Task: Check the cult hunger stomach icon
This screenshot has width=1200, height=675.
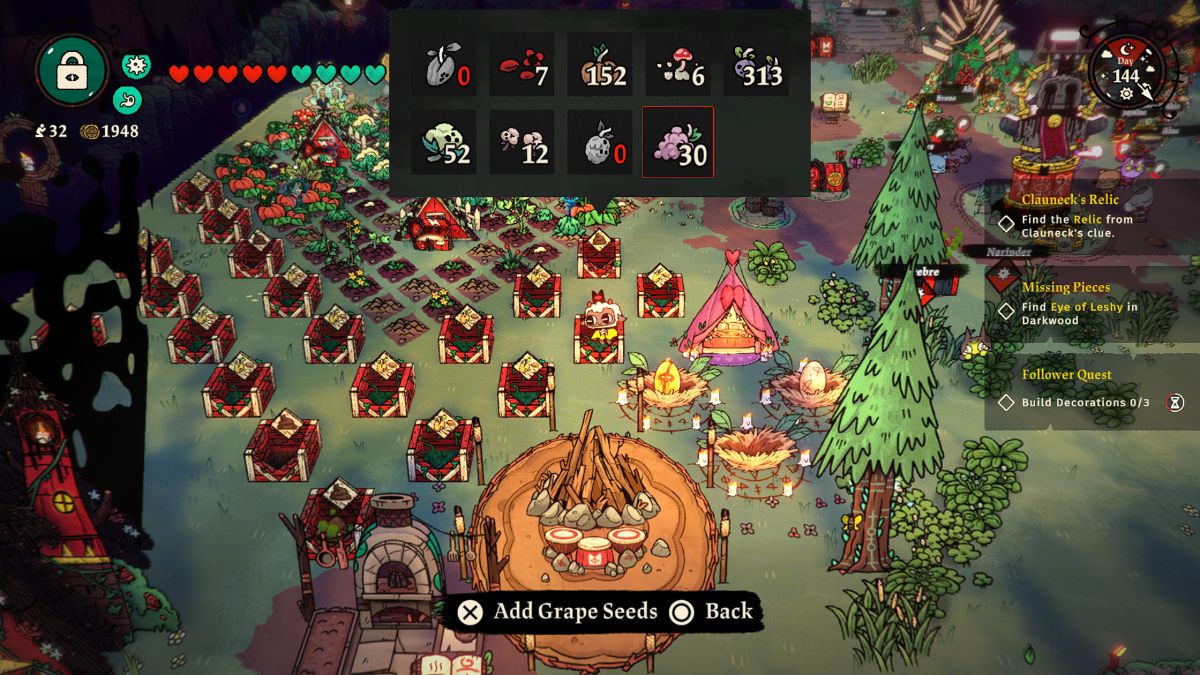Action: click(x=129, y=98)
